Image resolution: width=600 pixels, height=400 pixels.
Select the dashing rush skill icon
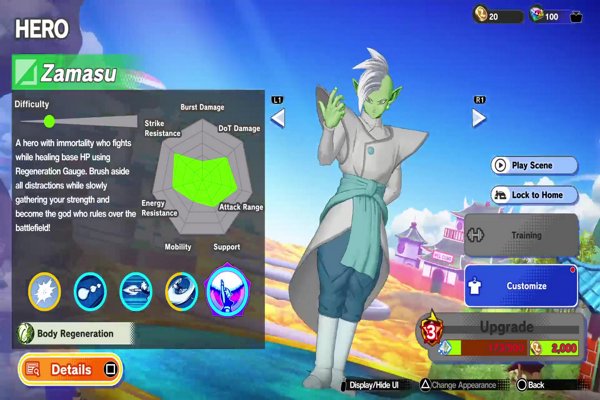coord(136,290)
